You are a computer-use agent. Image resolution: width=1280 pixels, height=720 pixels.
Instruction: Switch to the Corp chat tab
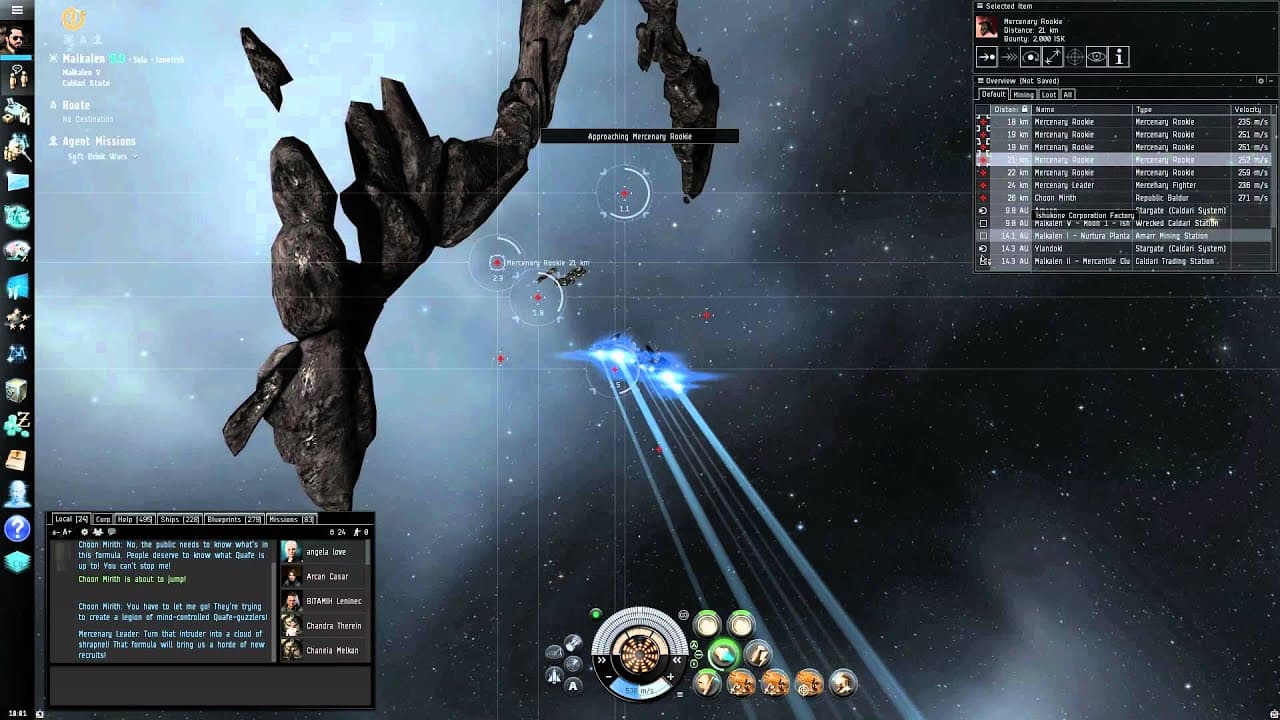[103, 520]
